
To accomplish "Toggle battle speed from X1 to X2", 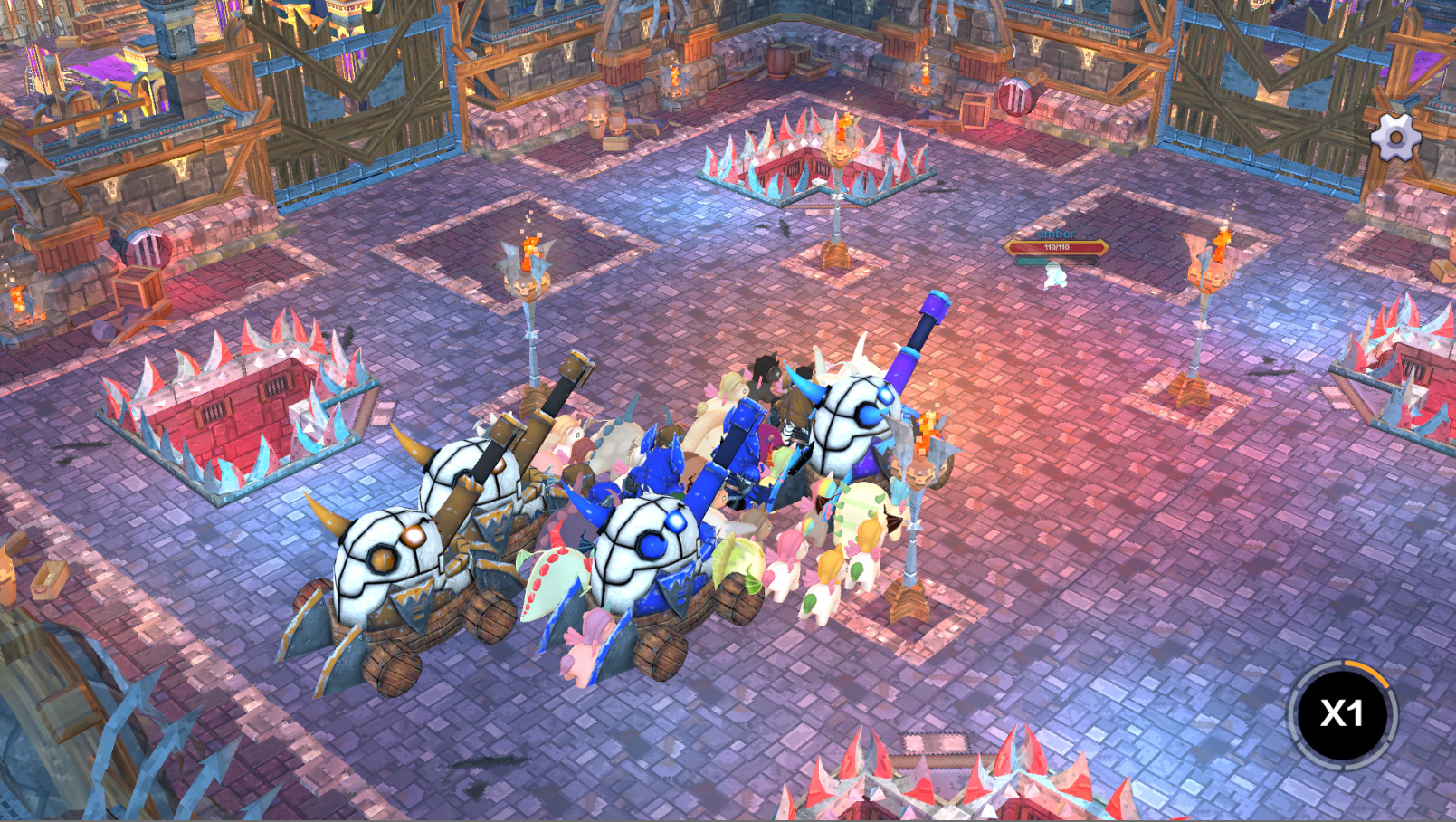I will 1343,713.
